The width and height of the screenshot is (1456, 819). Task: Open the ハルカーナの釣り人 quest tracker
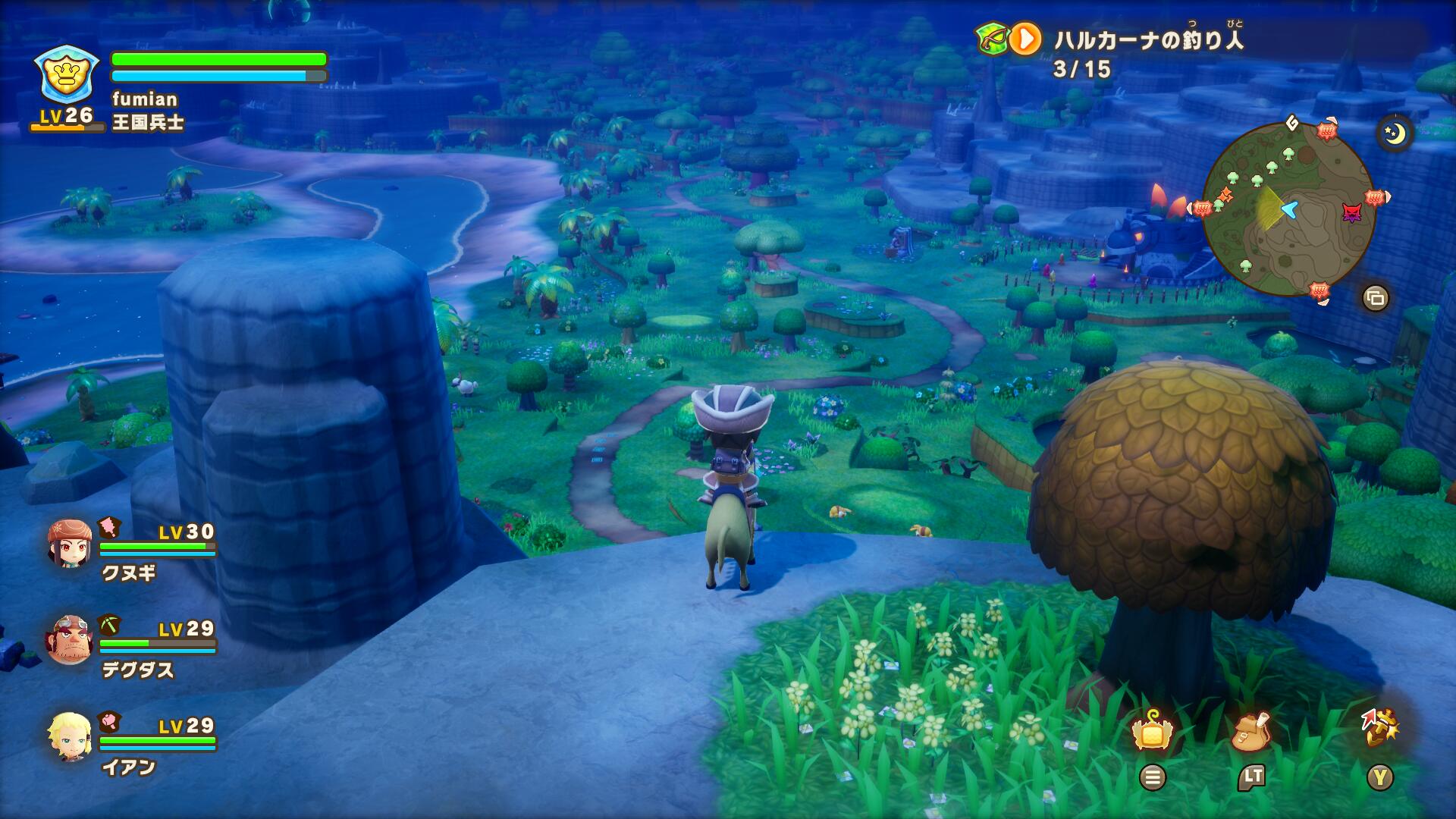tap(1147, 39)
